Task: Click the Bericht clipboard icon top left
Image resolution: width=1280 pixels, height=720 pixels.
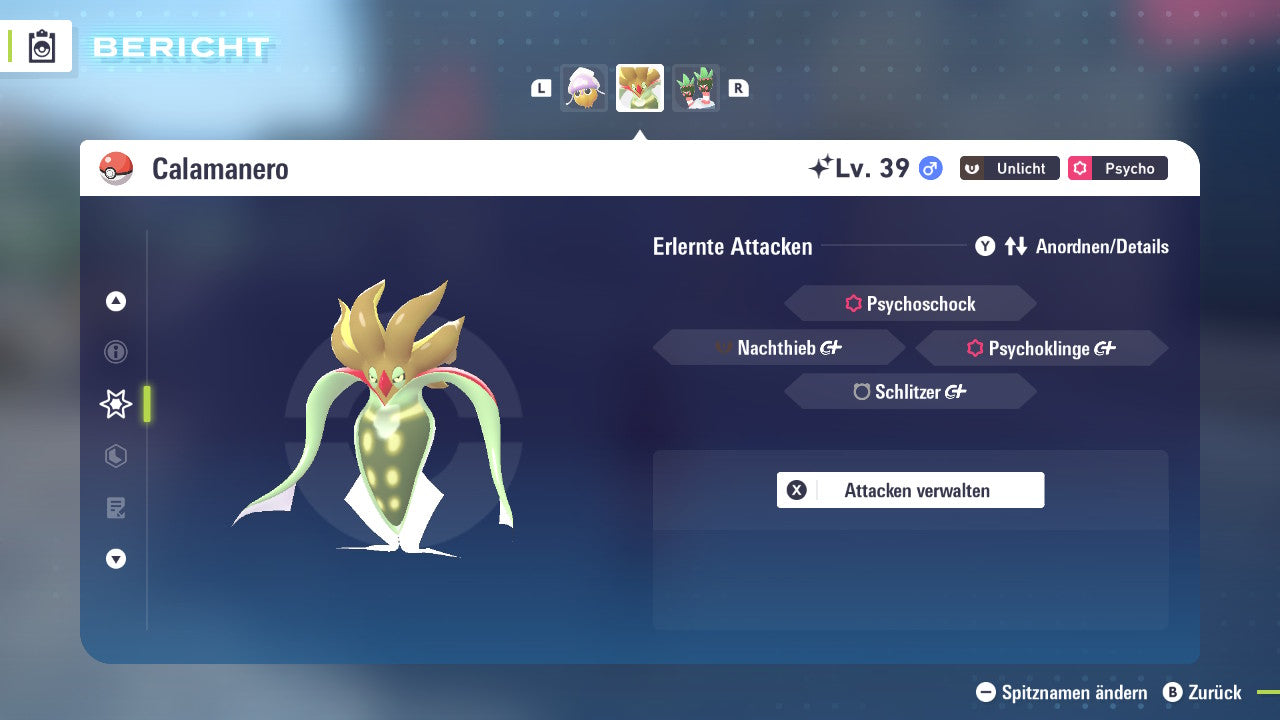Action: coord(40,46)
